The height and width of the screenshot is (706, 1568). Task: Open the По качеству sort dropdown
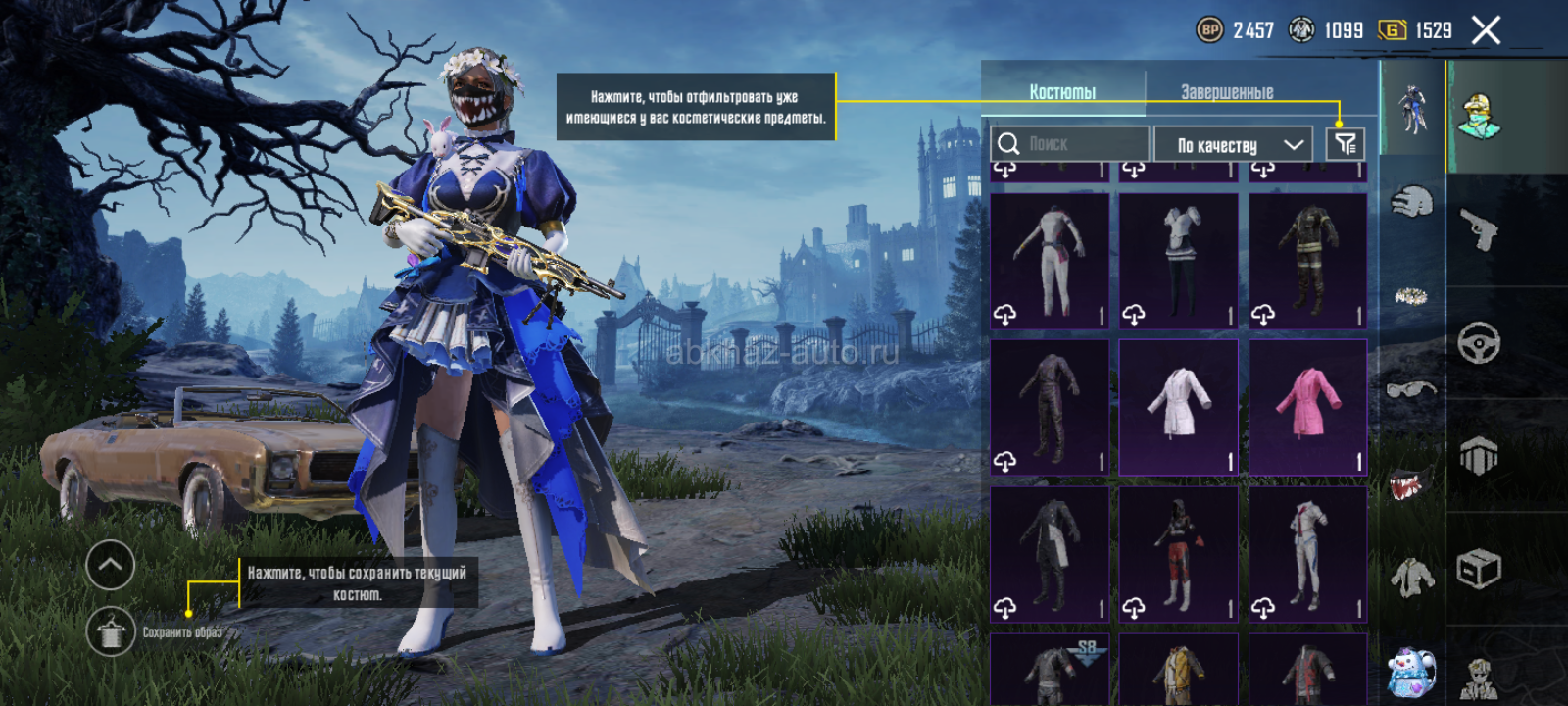pos(1233,145)
